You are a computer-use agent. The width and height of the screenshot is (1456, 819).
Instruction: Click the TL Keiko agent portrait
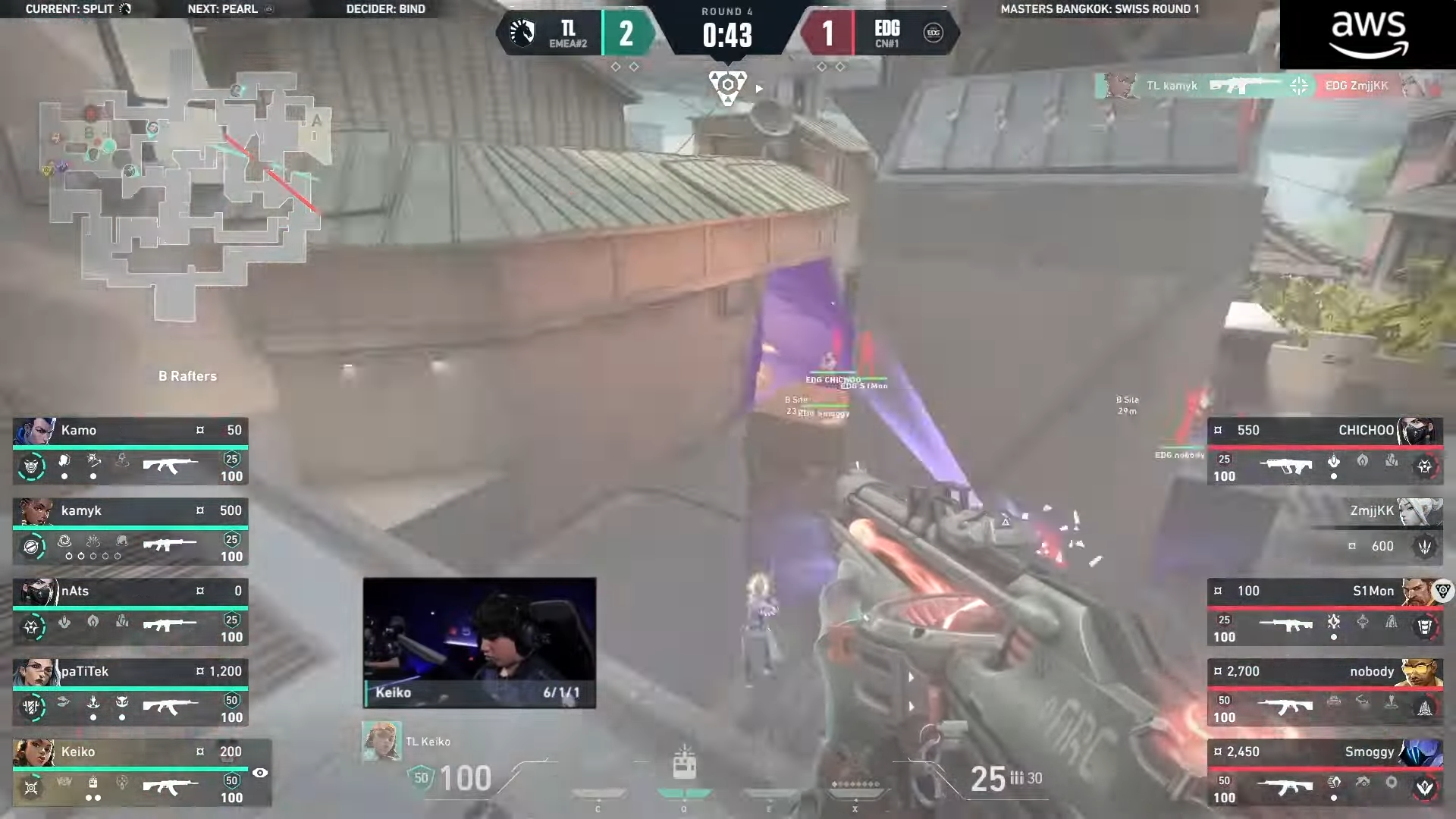click(x=381, y=741)
